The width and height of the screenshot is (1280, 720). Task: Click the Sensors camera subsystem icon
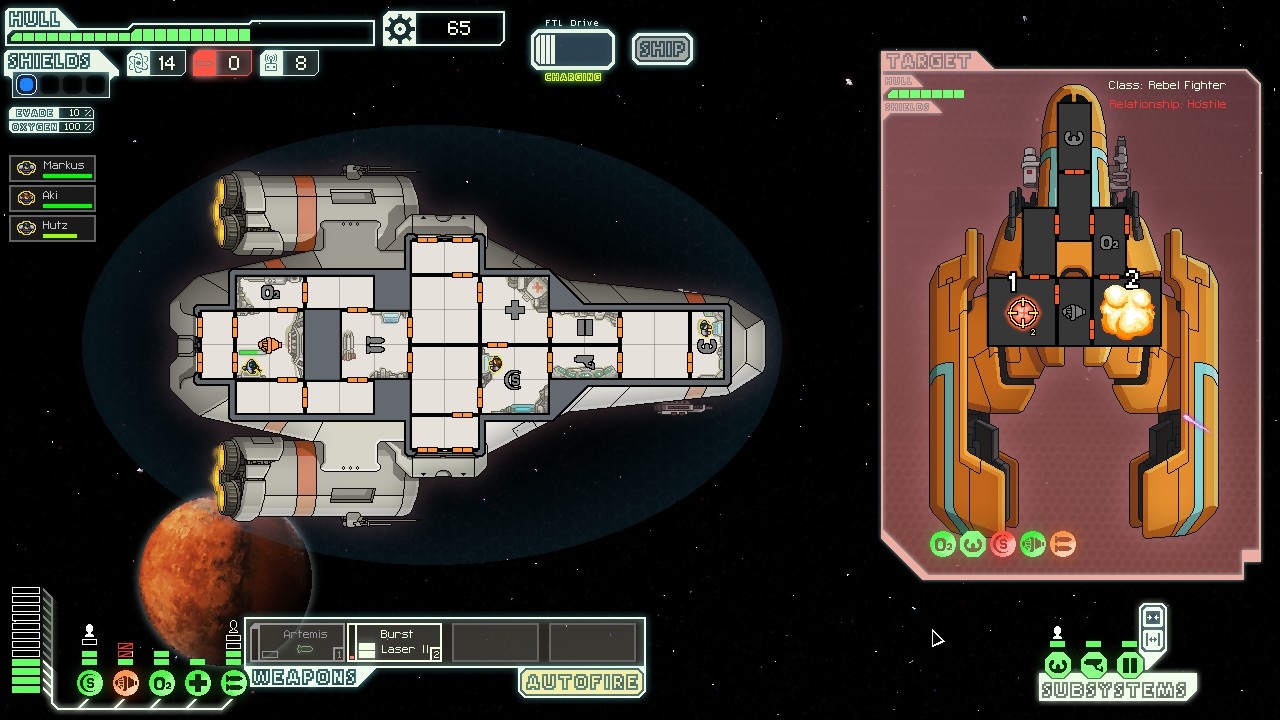pos(1094,665)
